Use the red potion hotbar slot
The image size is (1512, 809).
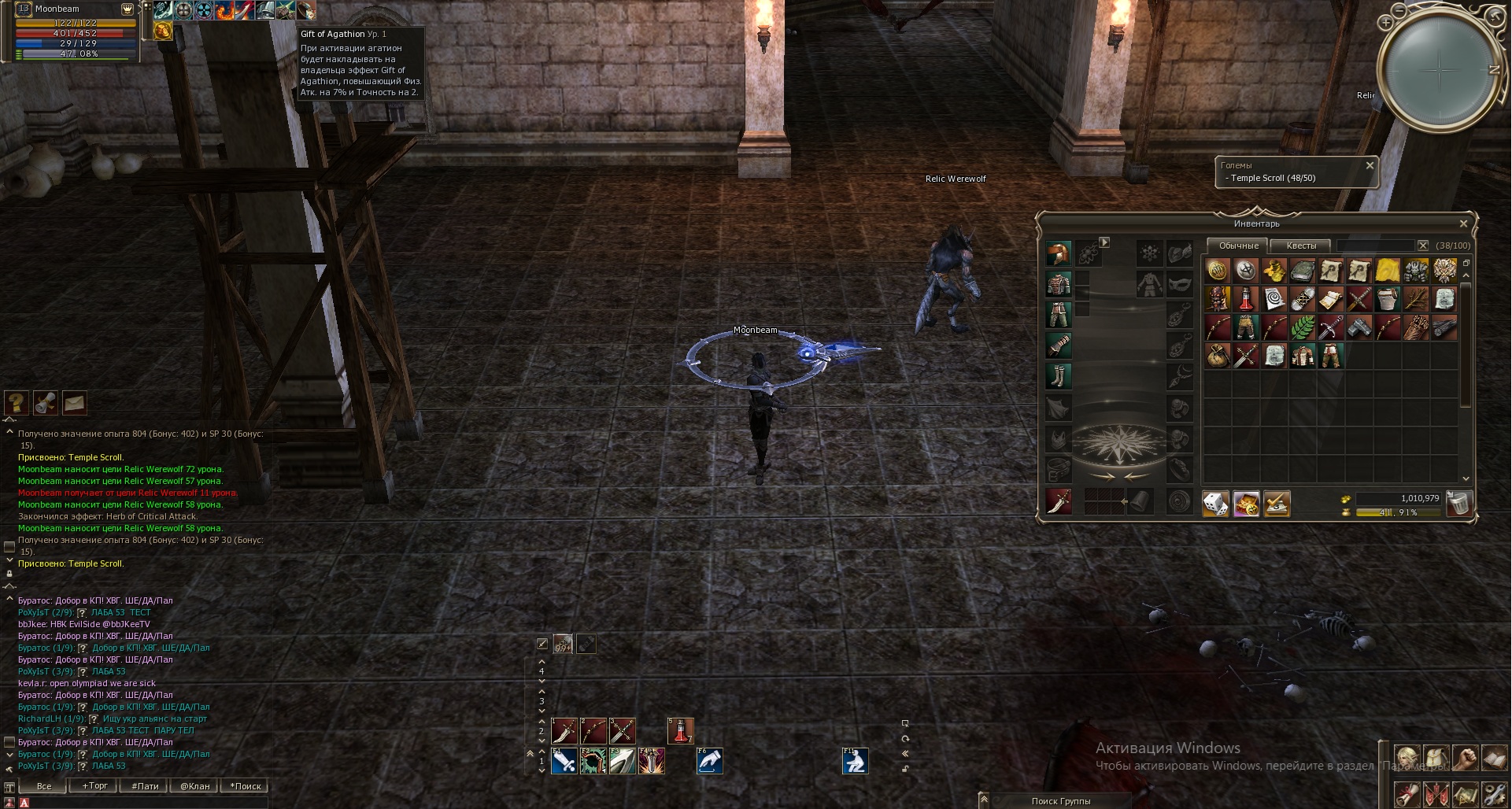click(680, 730)
